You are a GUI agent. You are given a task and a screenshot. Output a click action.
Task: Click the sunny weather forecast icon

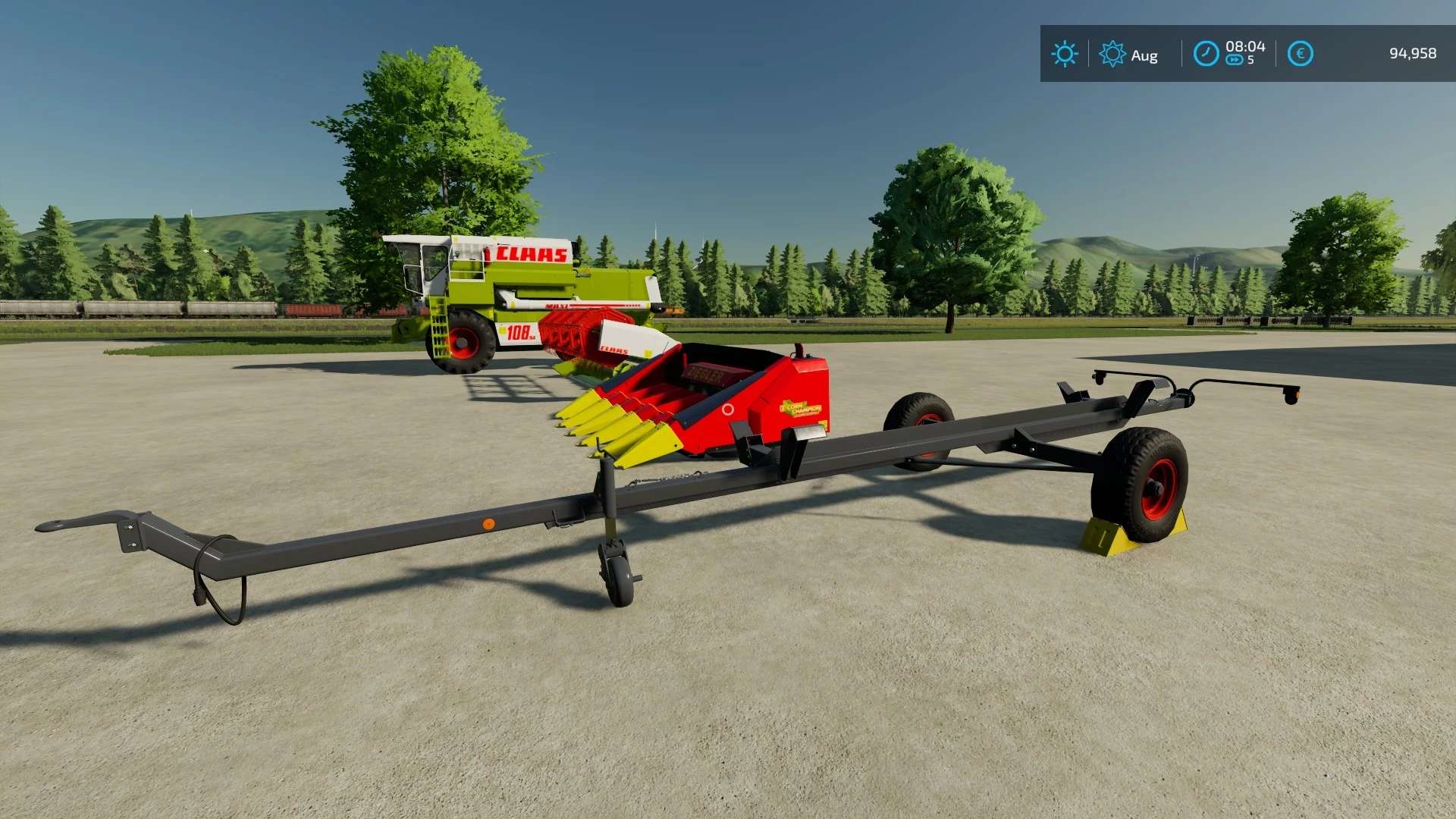coord(1065,54)
